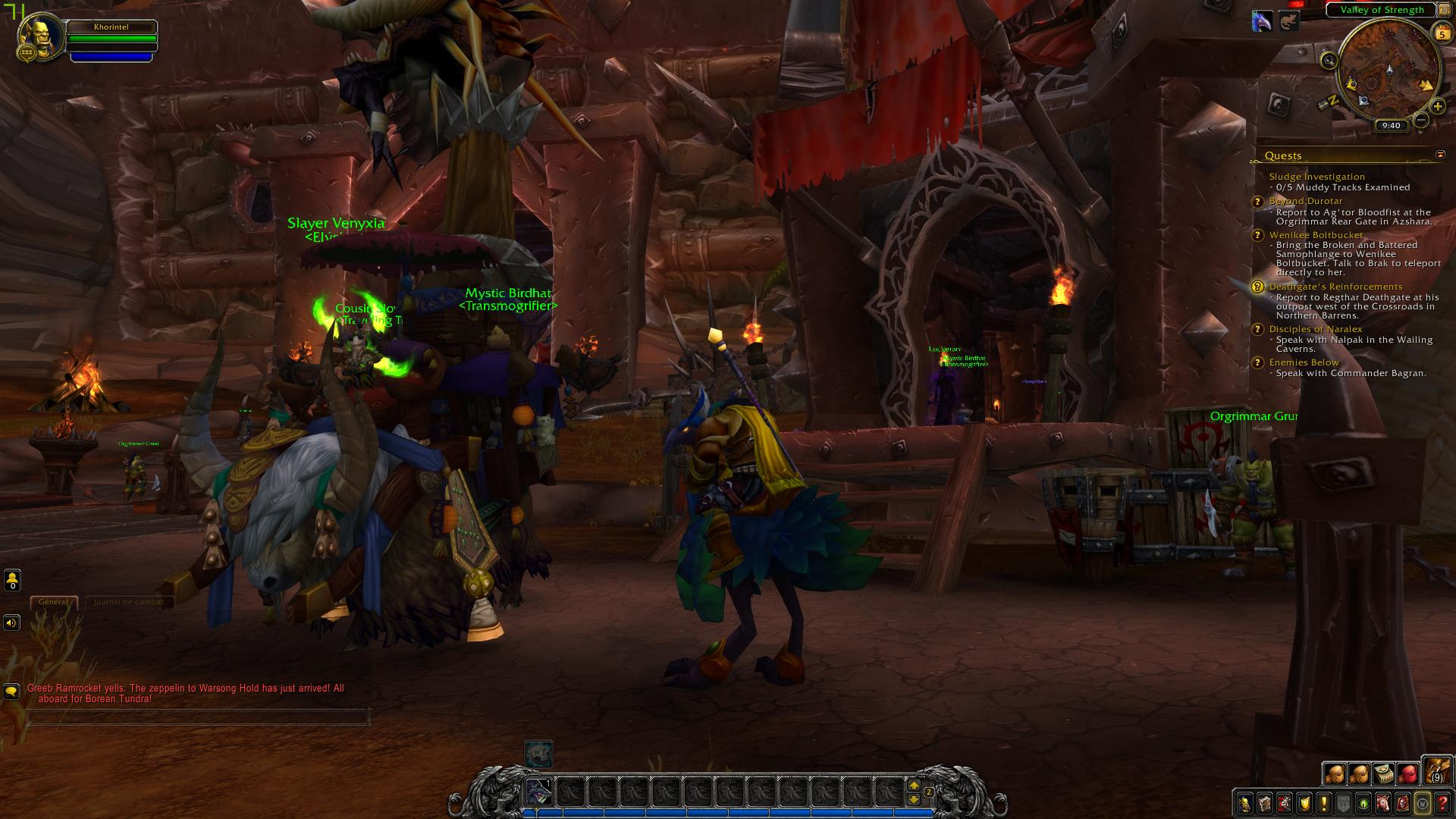
Task: Click Khorintel's orc player portrait
Action: [x=38, y=35]
